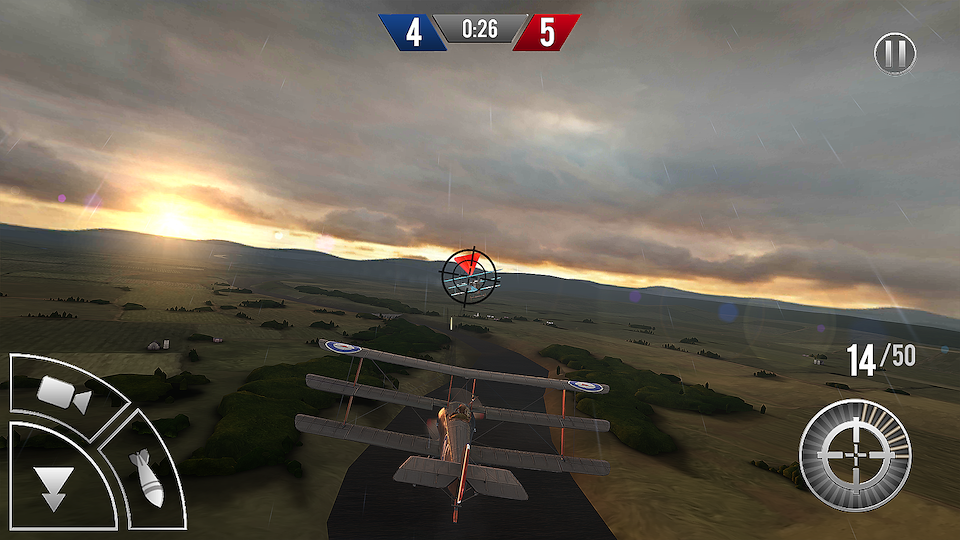The height and width of the screenshot is (540, 960).
Task: Fire guns with the crosshair button
Action: pyautogui.click(x=854, y=455)
